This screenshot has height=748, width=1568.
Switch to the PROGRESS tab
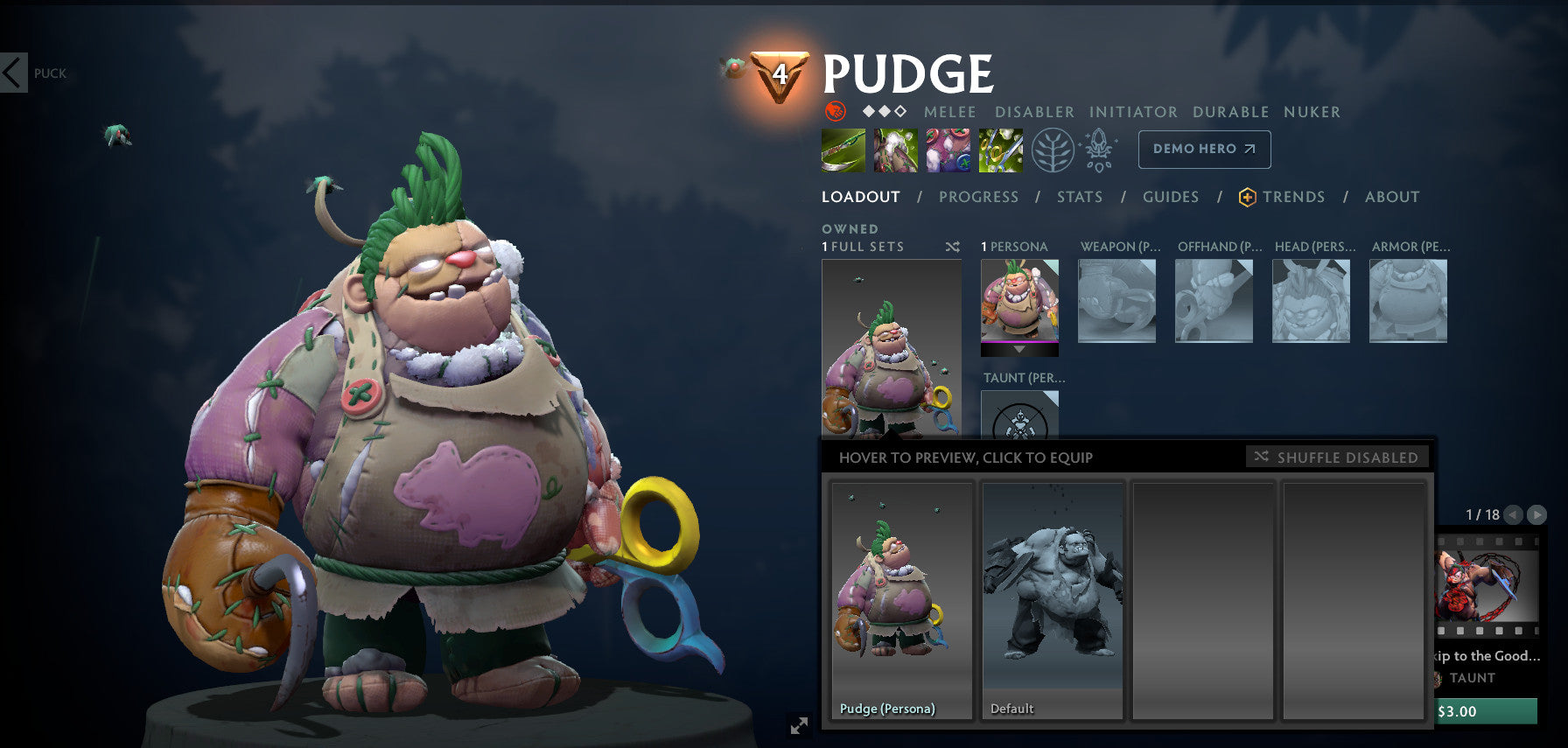click(978, 197)
